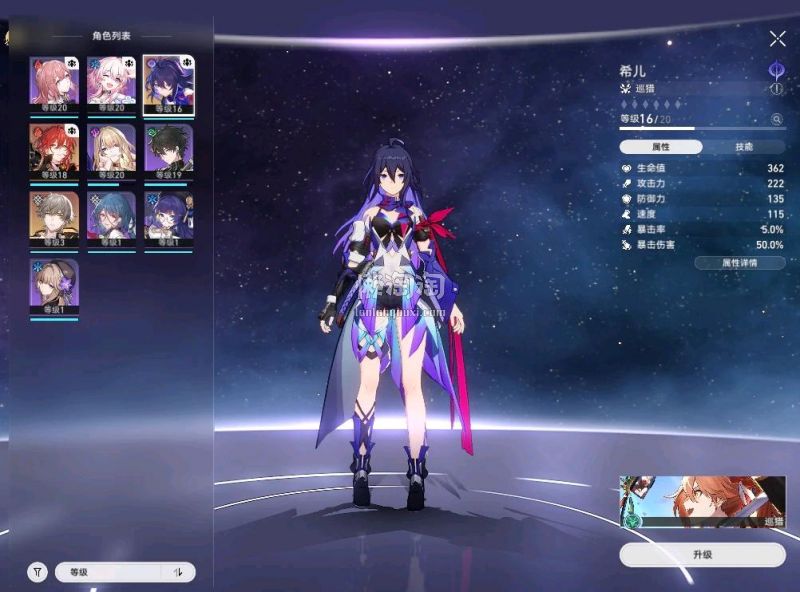The image size is (800, 592).
Task: Click the 升级 level-up button
Action: (x=701, y=555)
